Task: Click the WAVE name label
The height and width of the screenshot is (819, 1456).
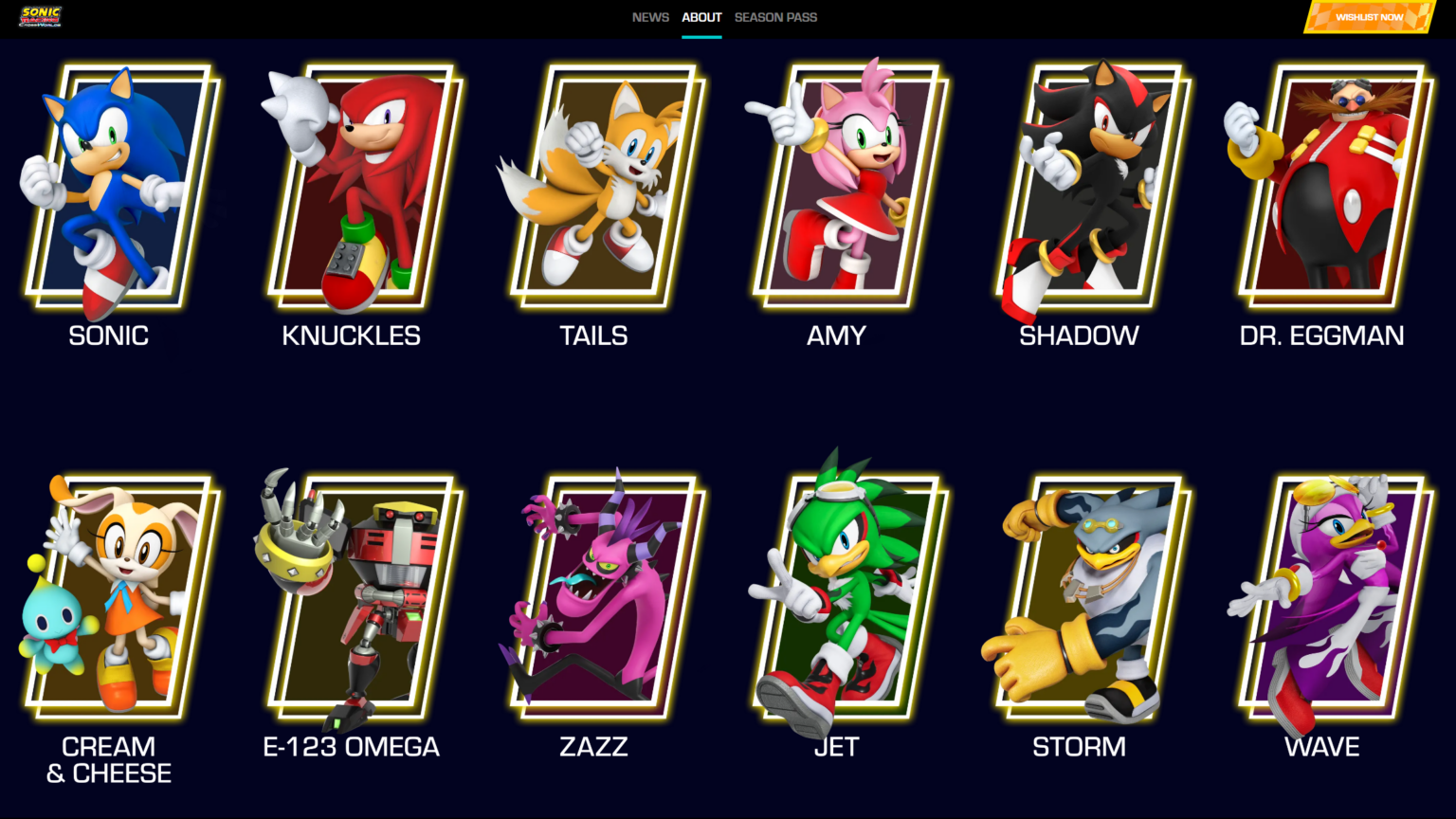Action: tap(1321, 747)
